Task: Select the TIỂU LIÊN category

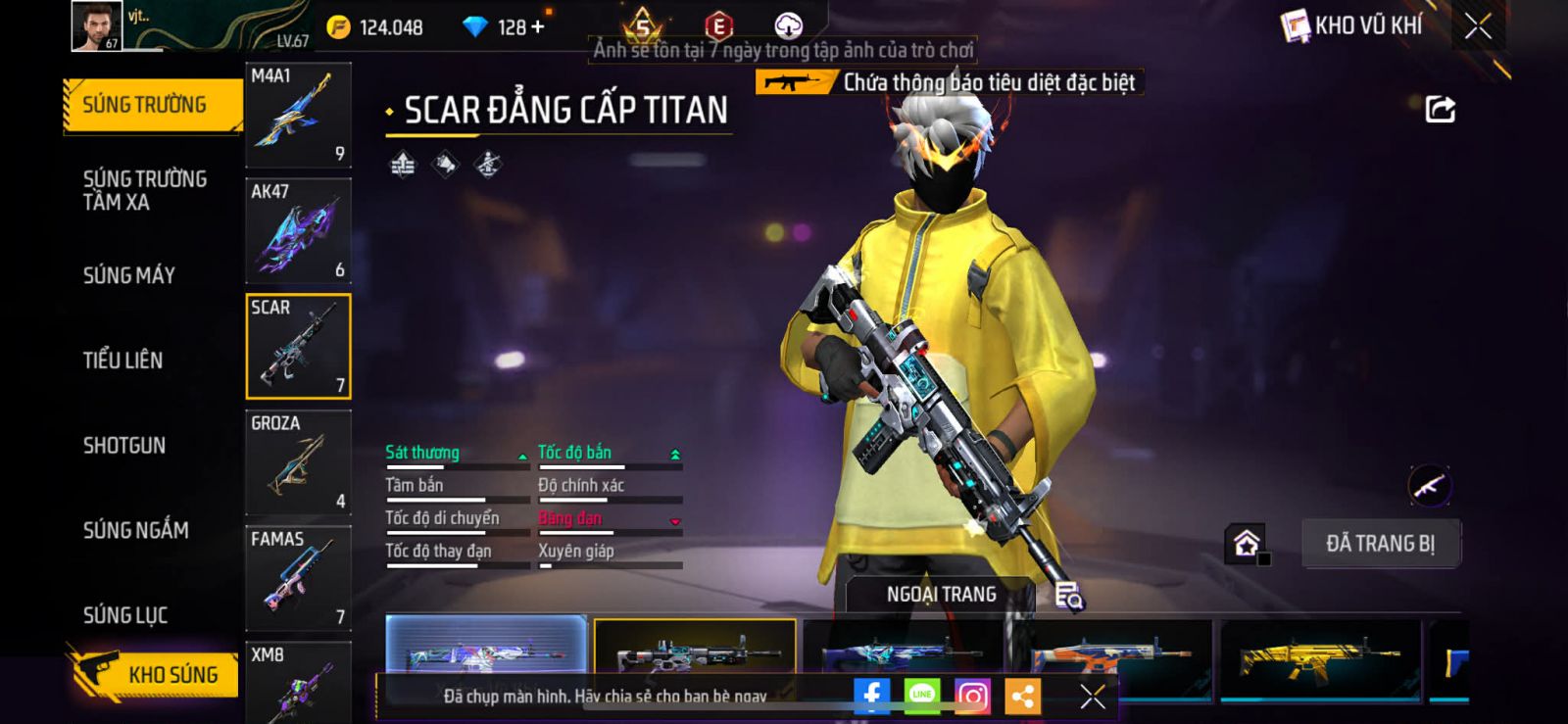Action: [x=122, y=361]
